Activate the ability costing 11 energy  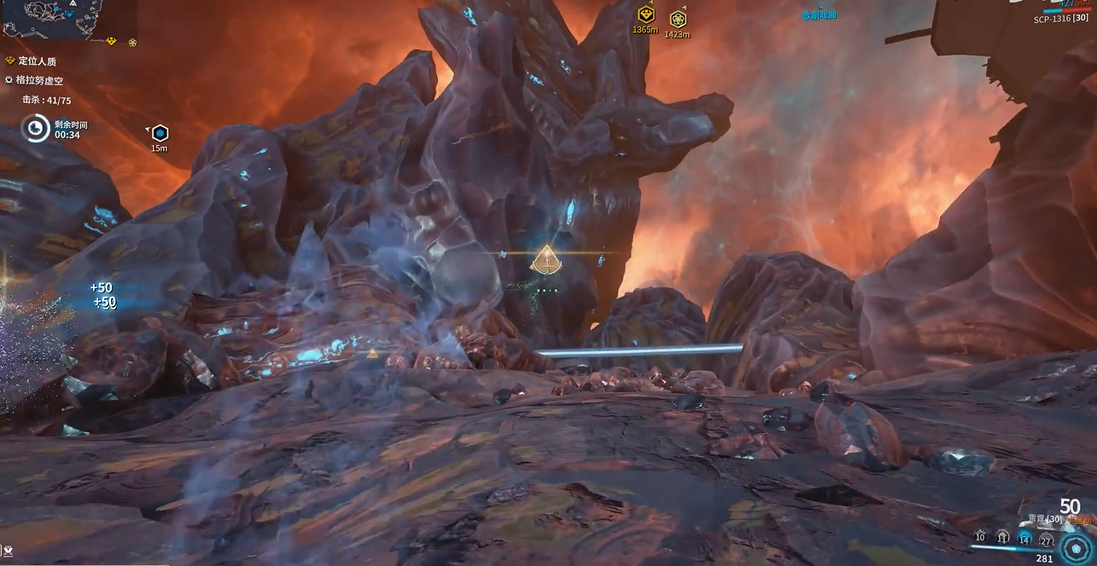pyautogui.click(x=1002, y=538)
